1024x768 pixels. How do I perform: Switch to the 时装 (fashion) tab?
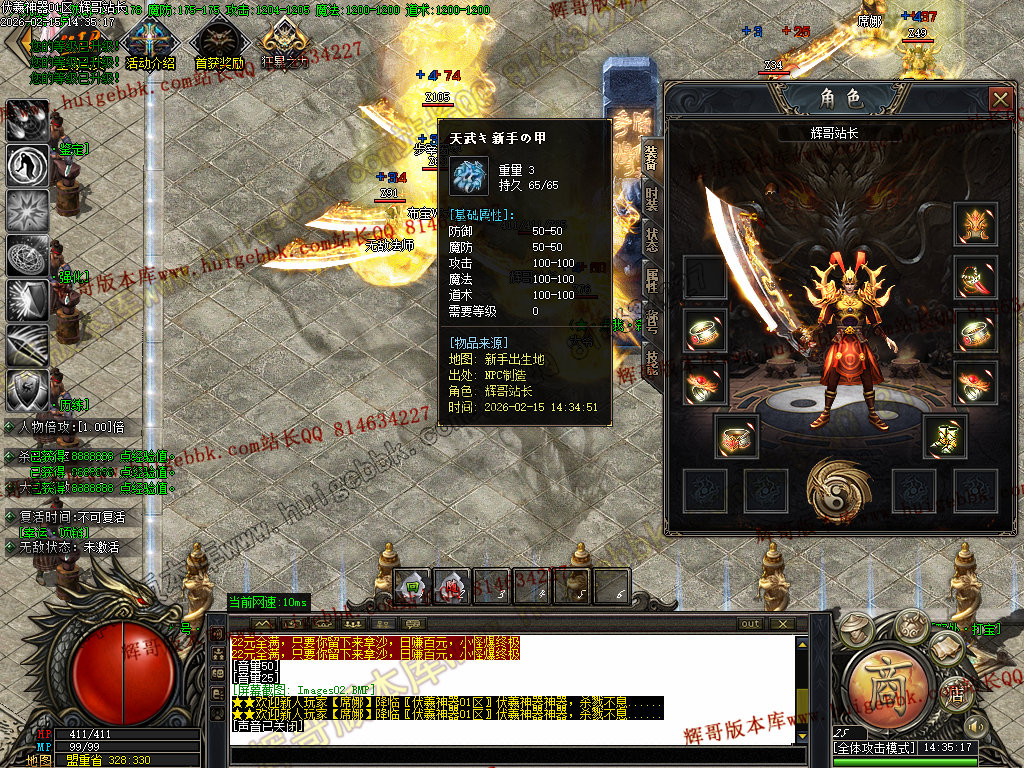(x=652, y=199)
